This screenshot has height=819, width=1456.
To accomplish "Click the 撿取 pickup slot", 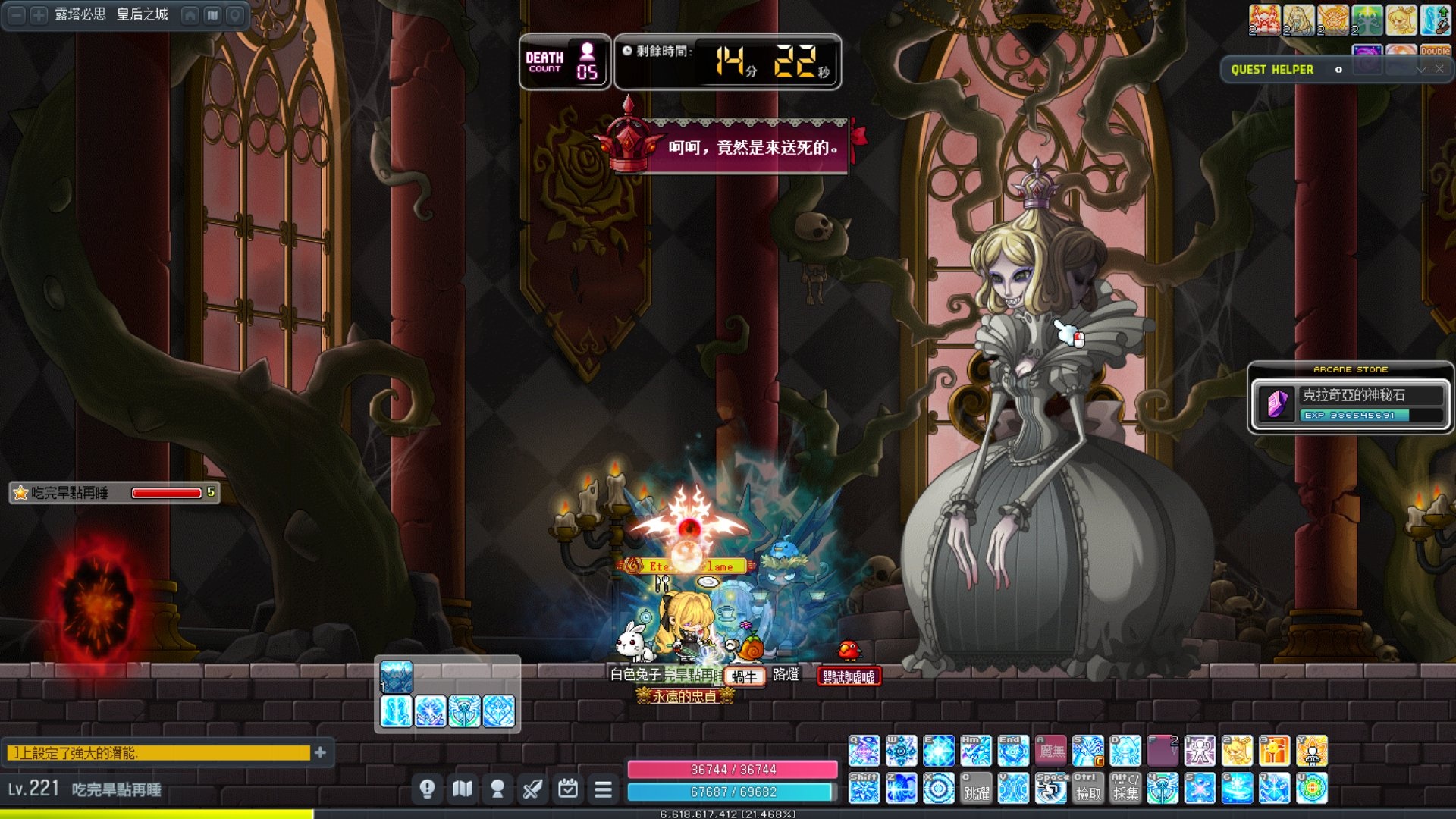I will coord(1087,789).
